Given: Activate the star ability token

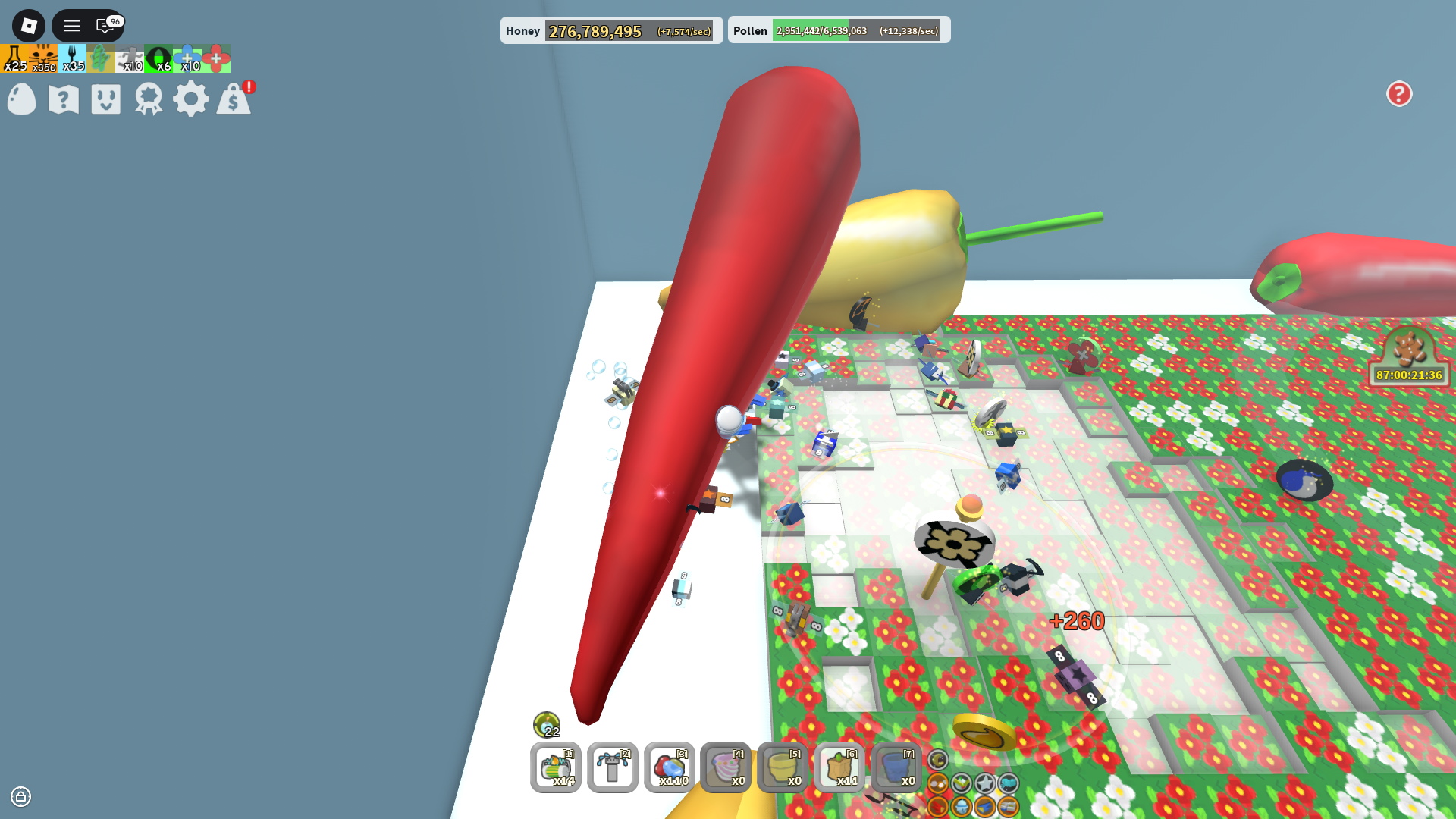Looking at the screenshot, I should pos(985,783).
